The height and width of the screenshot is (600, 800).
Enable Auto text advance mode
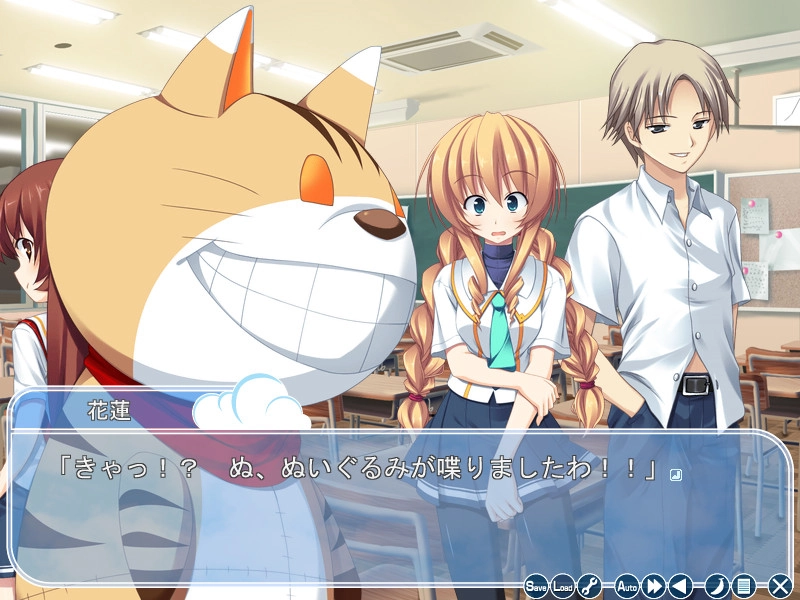click(x=627, y=586)
